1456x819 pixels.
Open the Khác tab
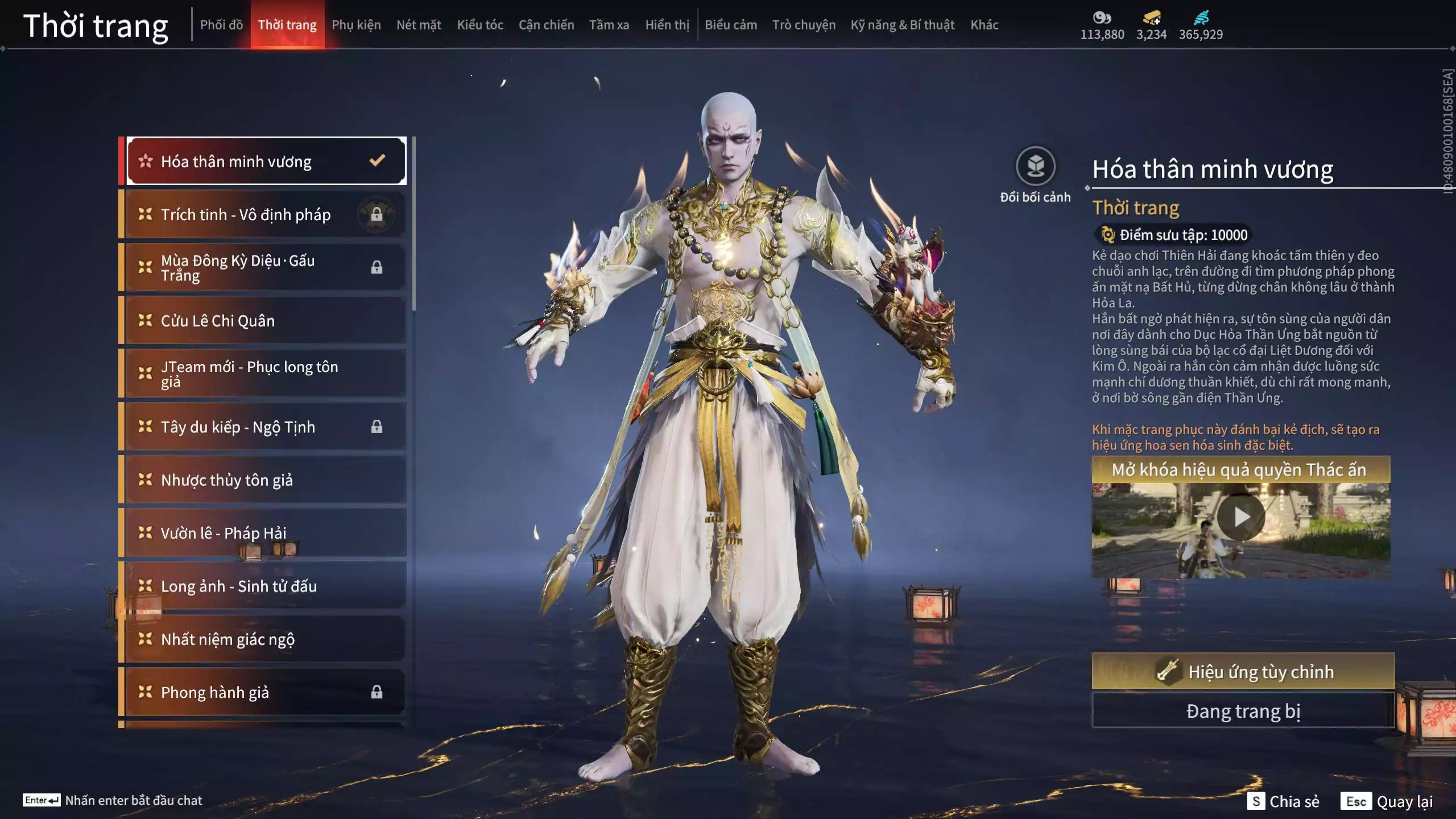[x=985, y=24]
